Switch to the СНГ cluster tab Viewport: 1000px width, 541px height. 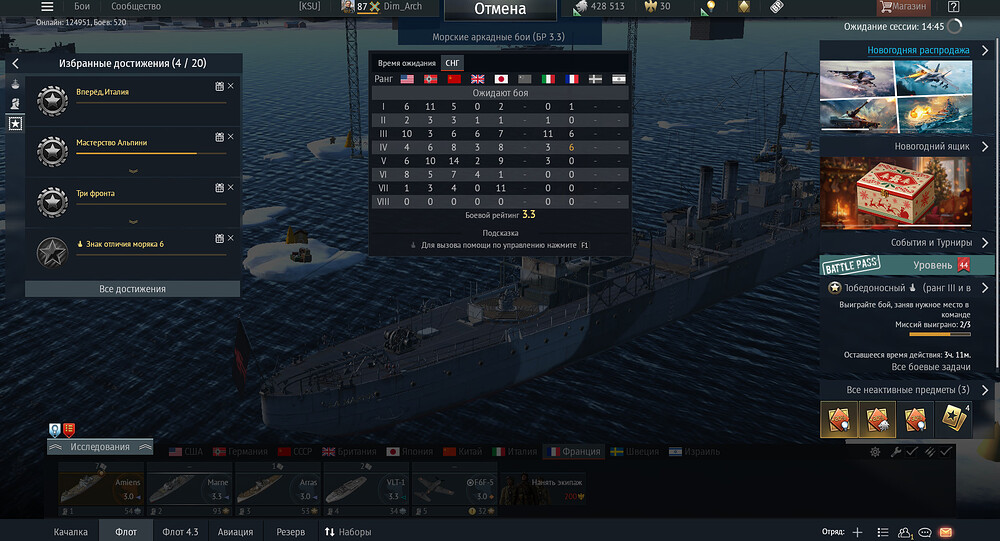pyautogui.click(x=452, y=63)
